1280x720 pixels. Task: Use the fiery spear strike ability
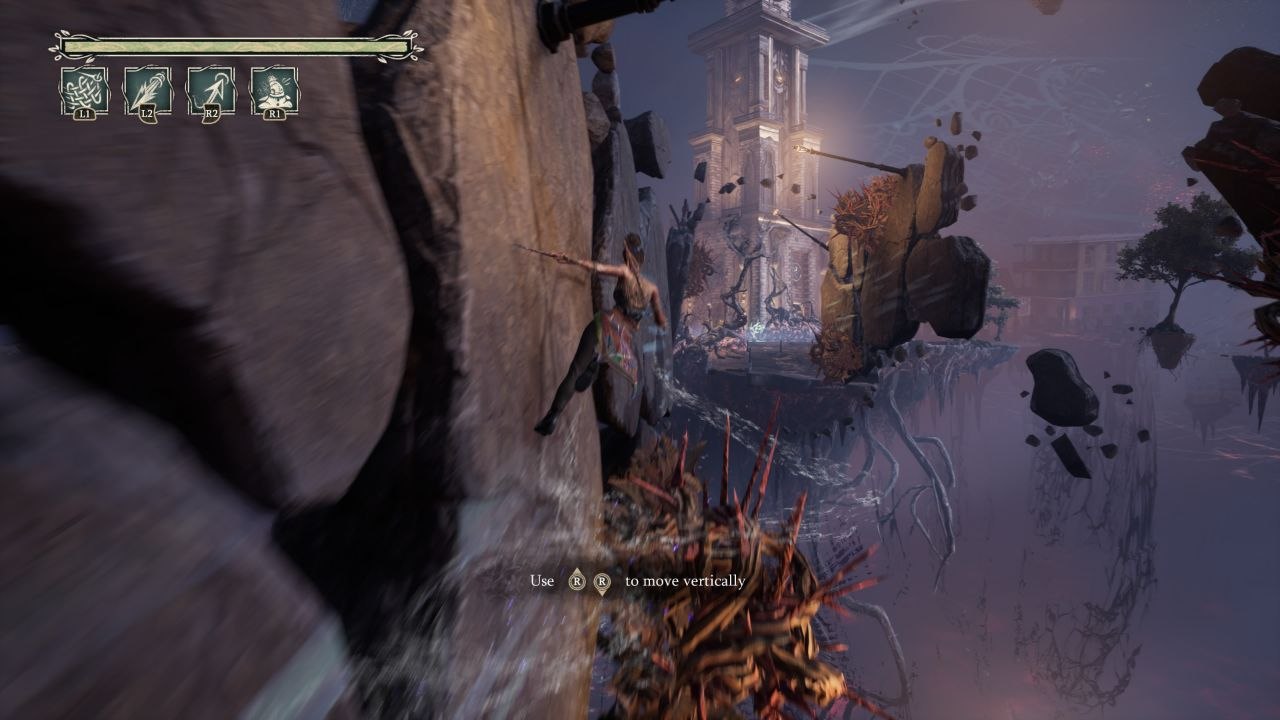coord(147,91)
